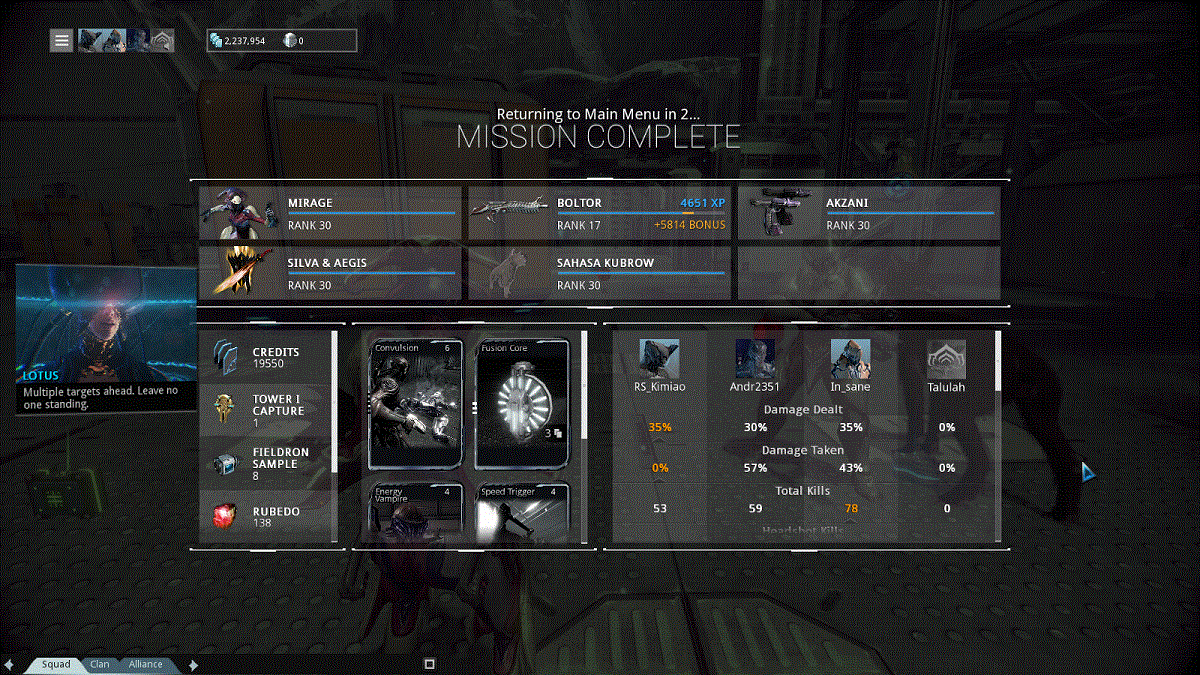This screenshot has height=675, width=1200.
Task: Select the Silva & Aegis panel
Action: click(x=330, y=273)
